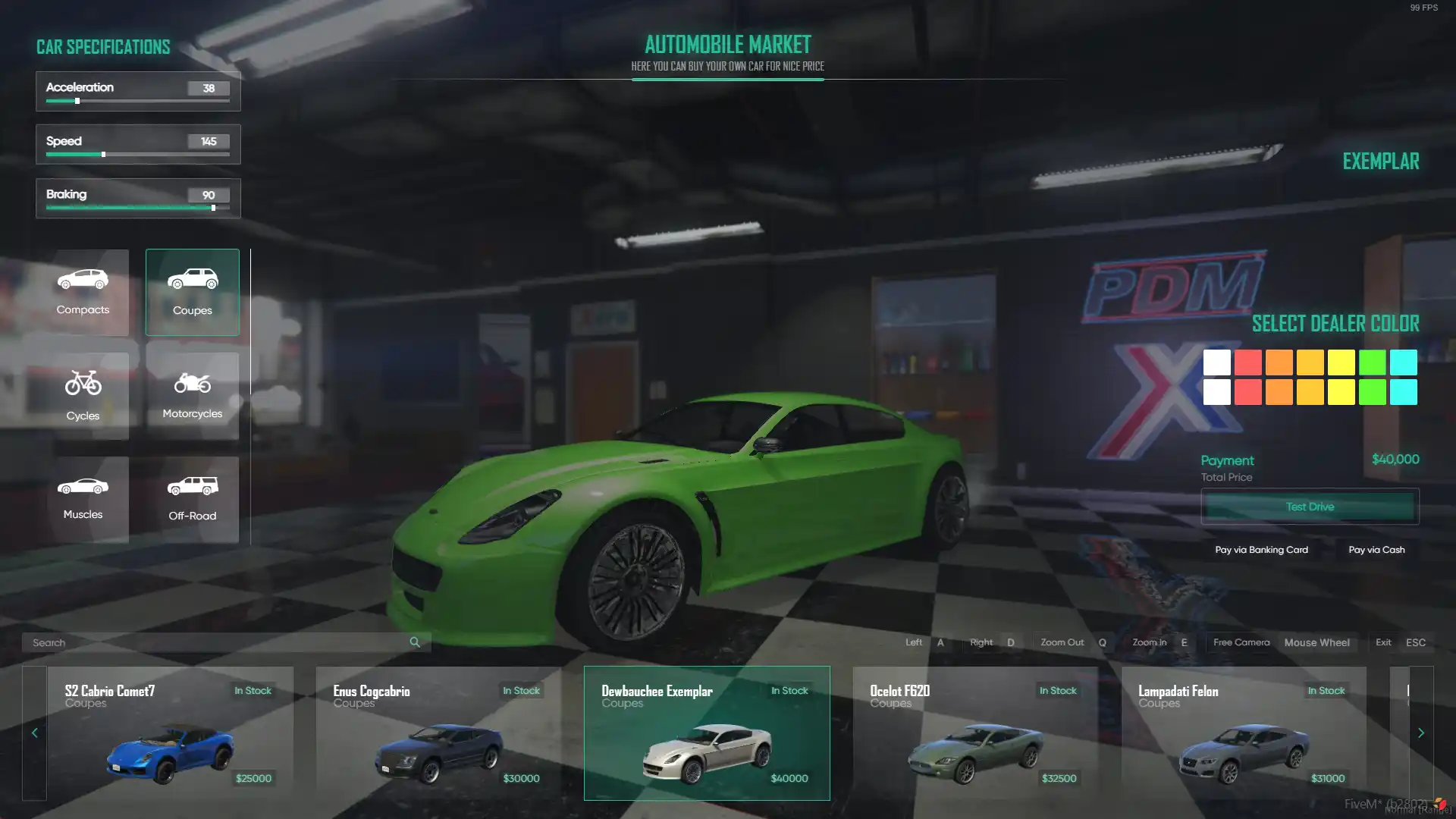Choose the Coupes category tile
1456x819 pixels.
[192, 292]
